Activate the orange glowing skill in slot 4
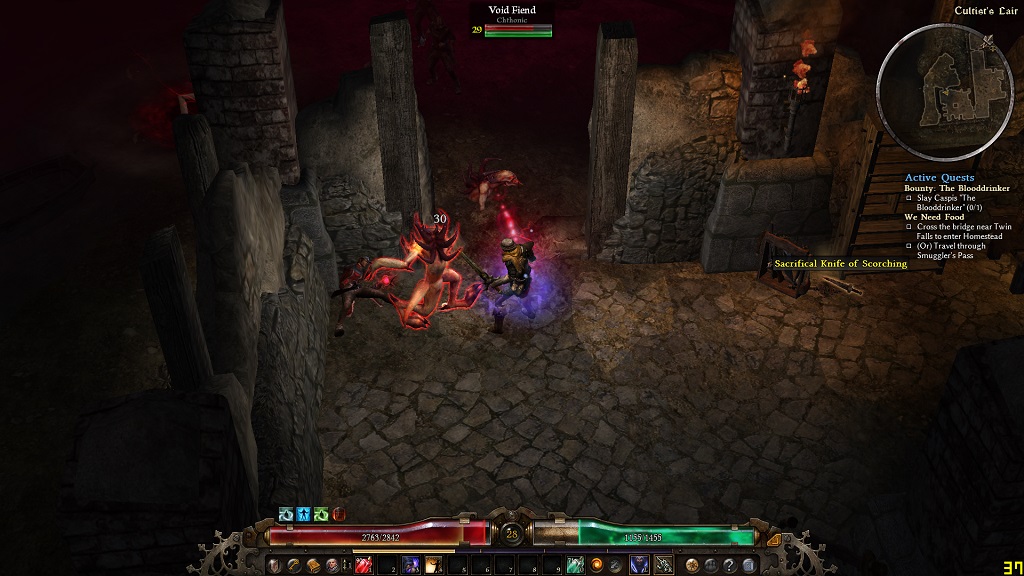 pos(433,566)
